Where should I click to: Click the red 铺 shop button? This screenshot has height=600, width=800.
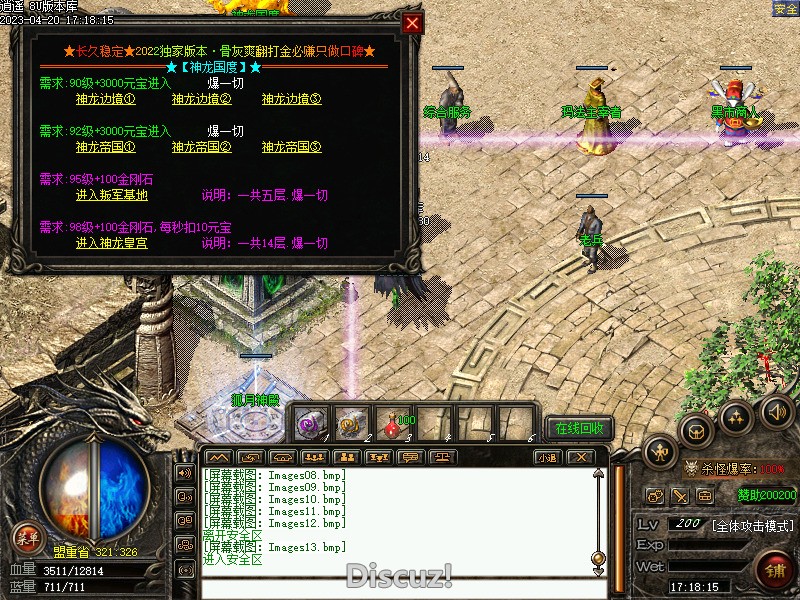point(774,571)
